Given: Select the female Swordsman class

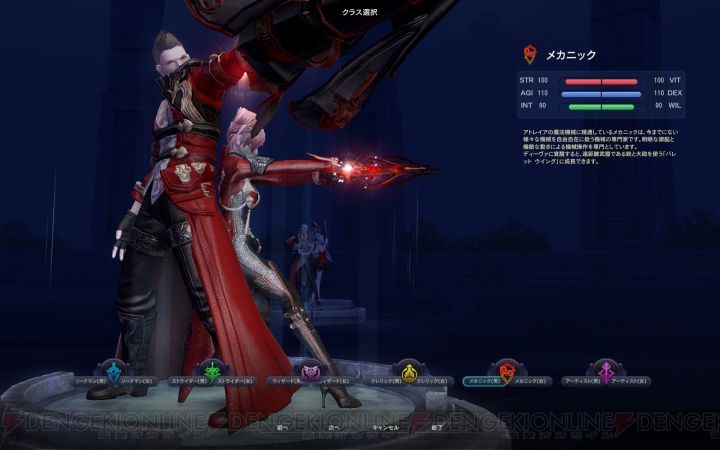Looking at the screenshot, I should click(x=130, y=381).
